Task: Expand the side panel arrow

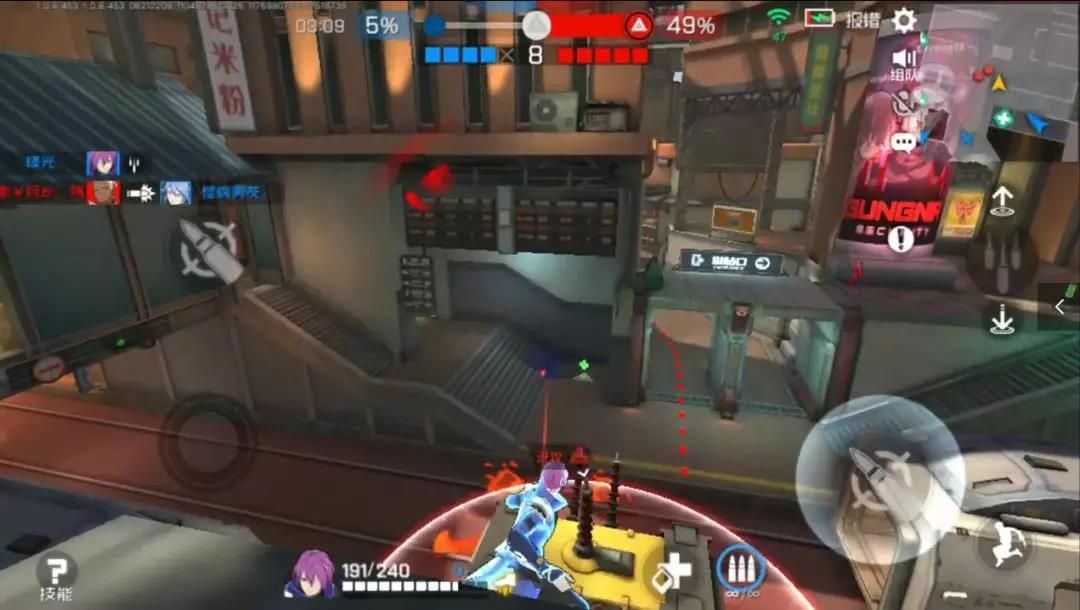Action: pyautogui.click(x=1060, y=307)
